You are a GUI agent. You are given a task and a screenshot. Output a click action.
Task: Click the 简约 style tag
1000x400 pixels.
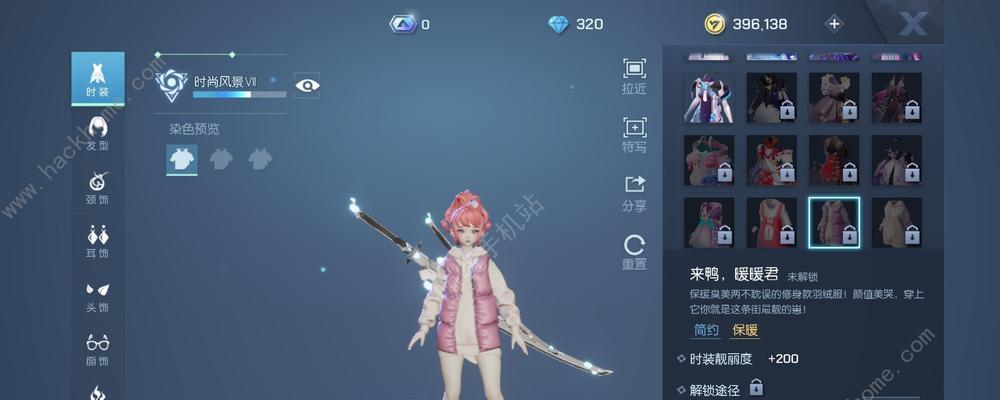click(x=705, y=330)
